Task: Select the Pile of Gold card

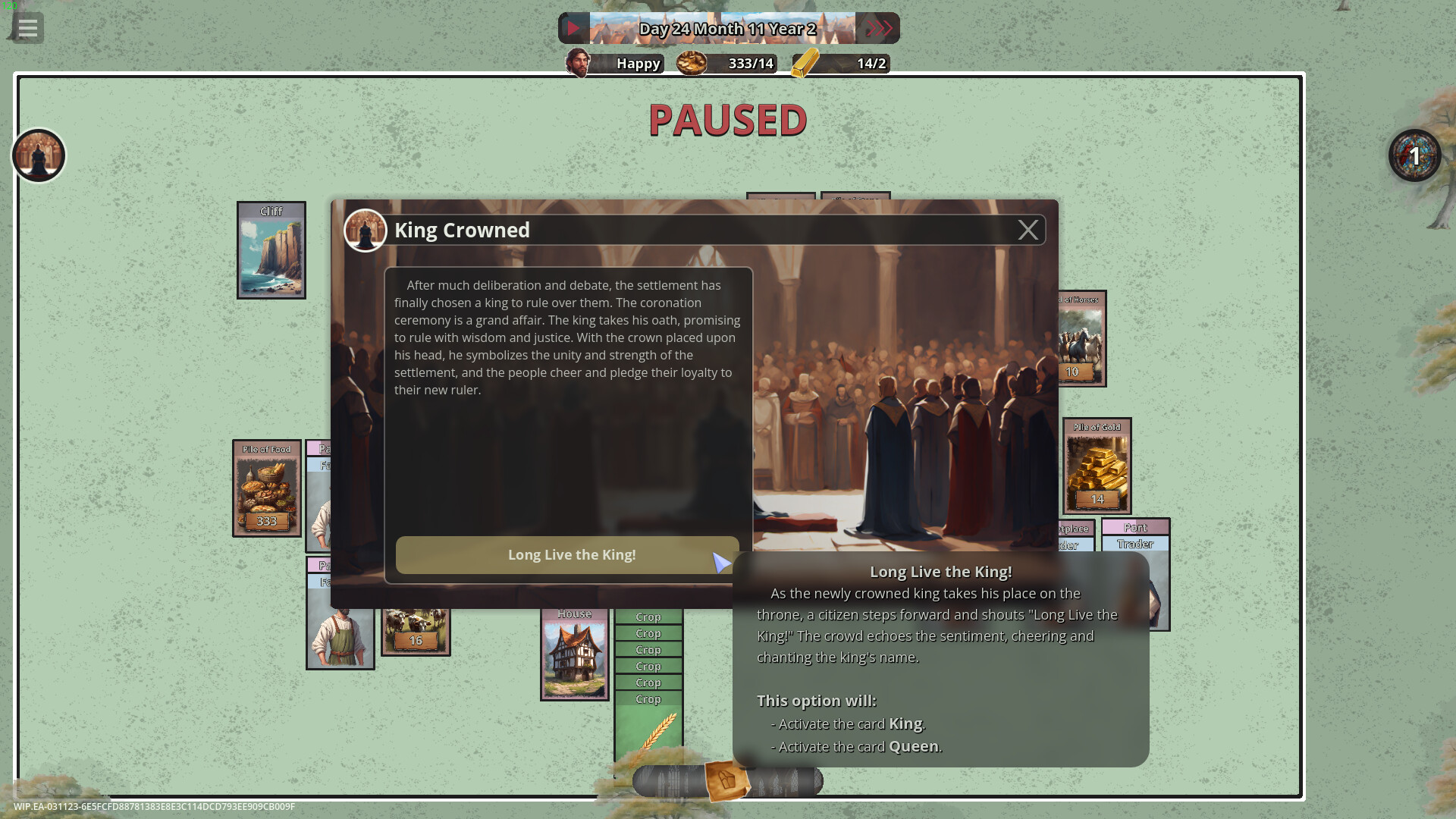Action: point(1097,465)
